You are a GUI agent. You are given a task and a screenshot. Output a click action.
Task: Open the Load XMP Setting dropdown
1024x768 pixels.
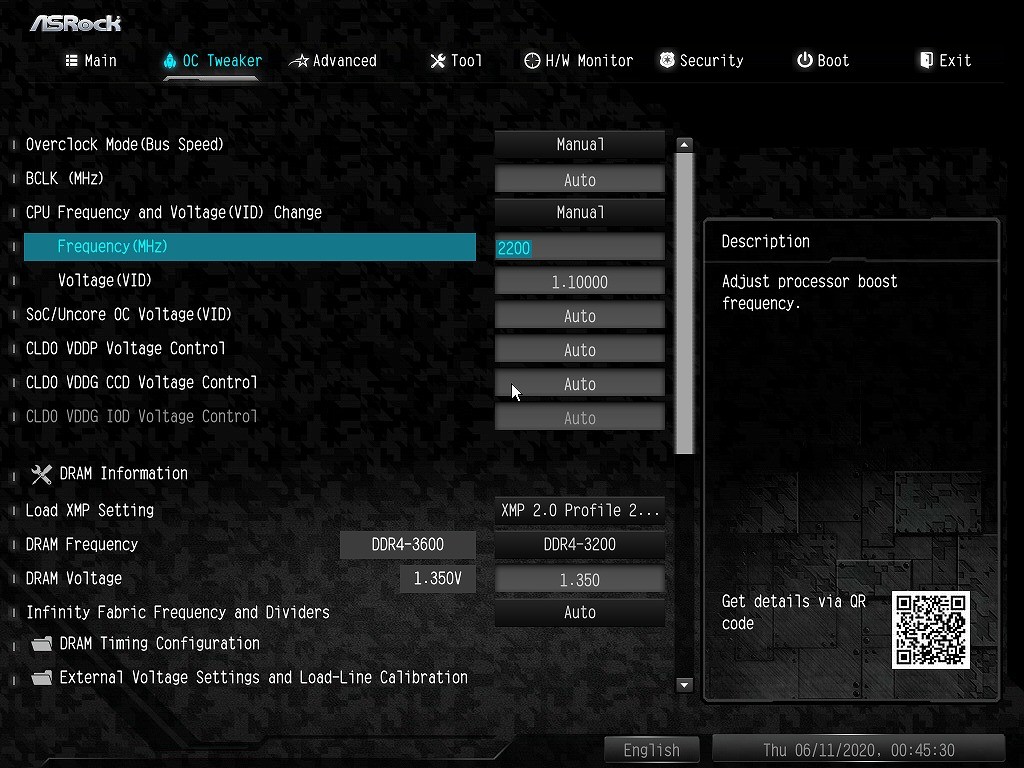point(580,510)
